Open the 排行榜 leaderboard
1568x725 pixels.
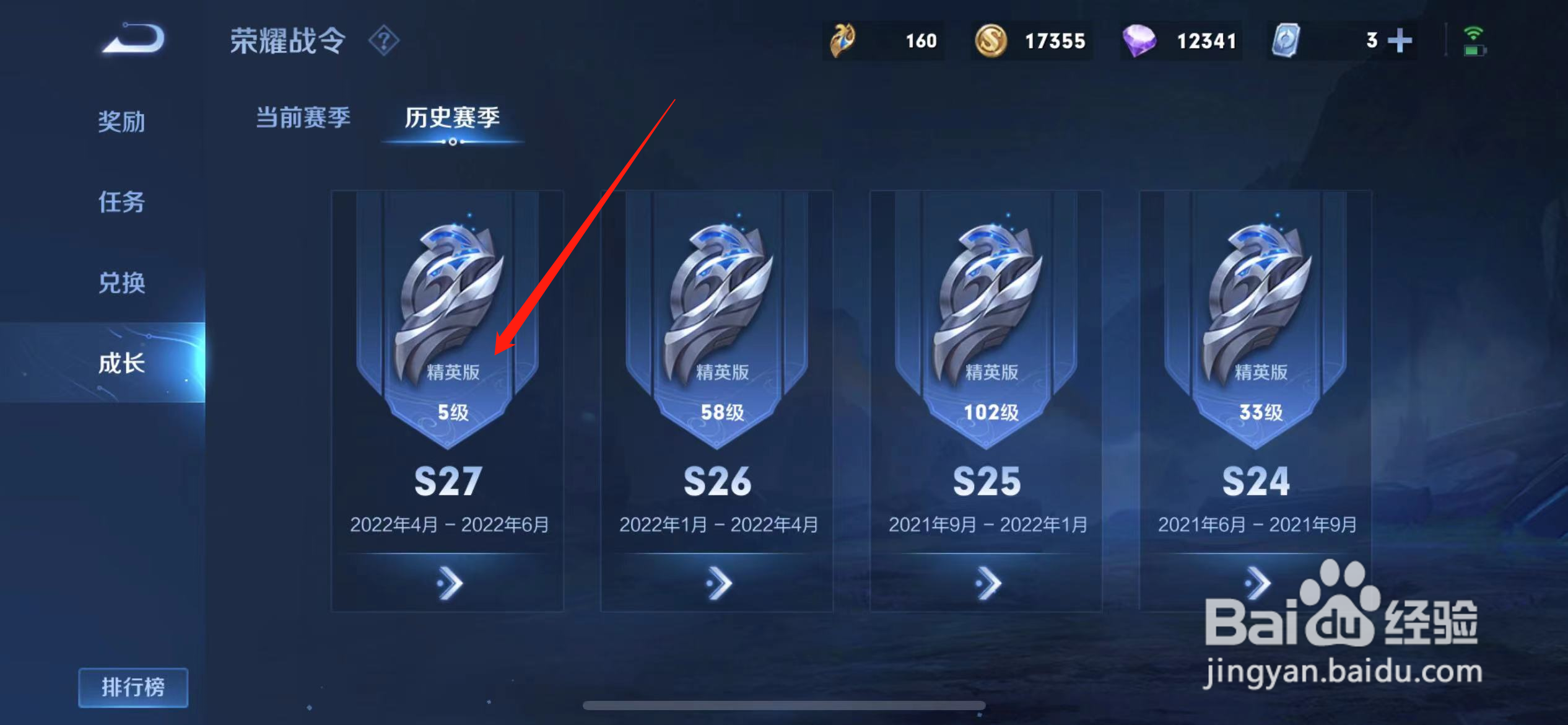coord(133,687)
